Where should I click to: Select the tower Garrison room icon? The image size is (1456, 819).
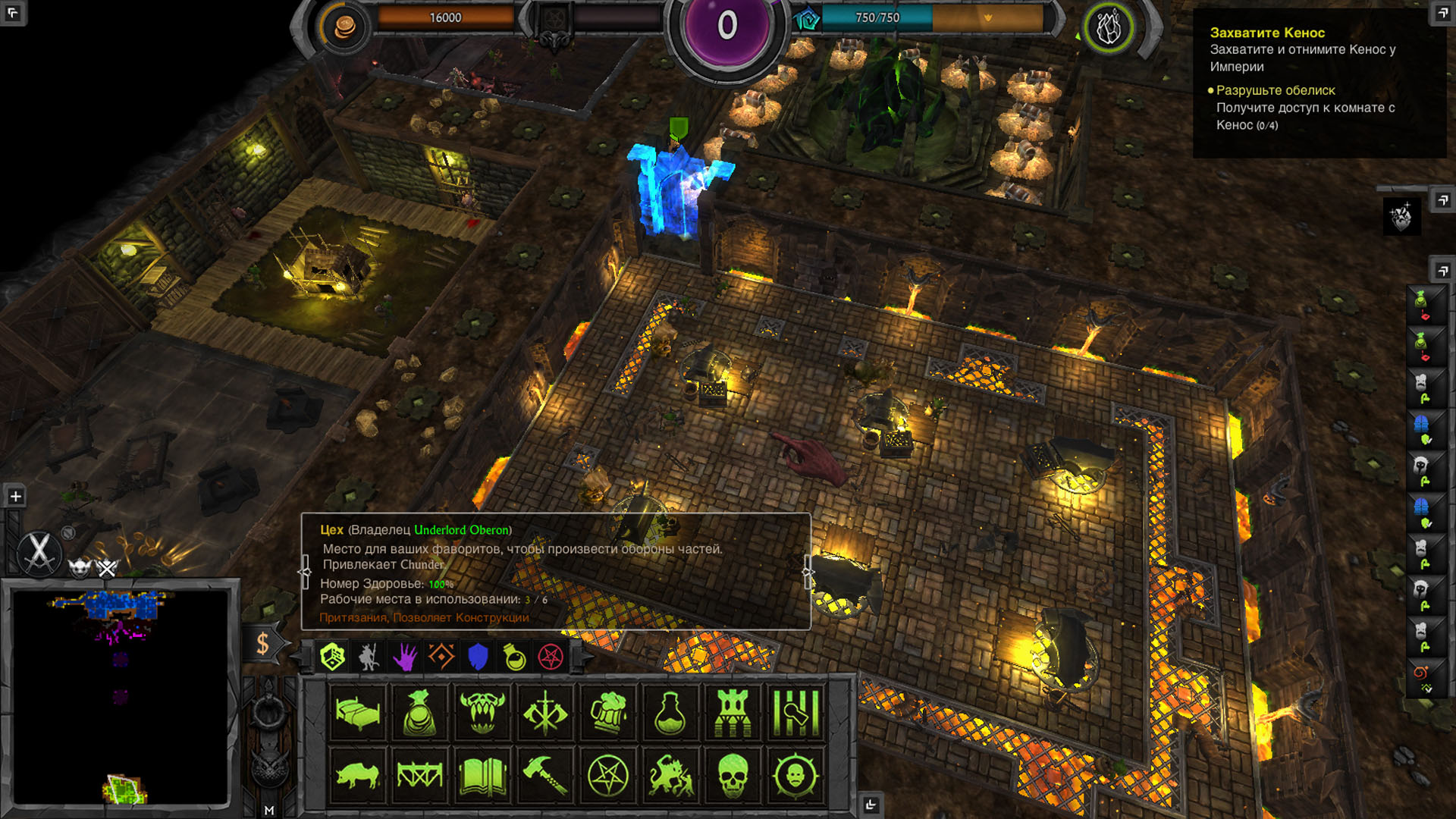[733, 712]
